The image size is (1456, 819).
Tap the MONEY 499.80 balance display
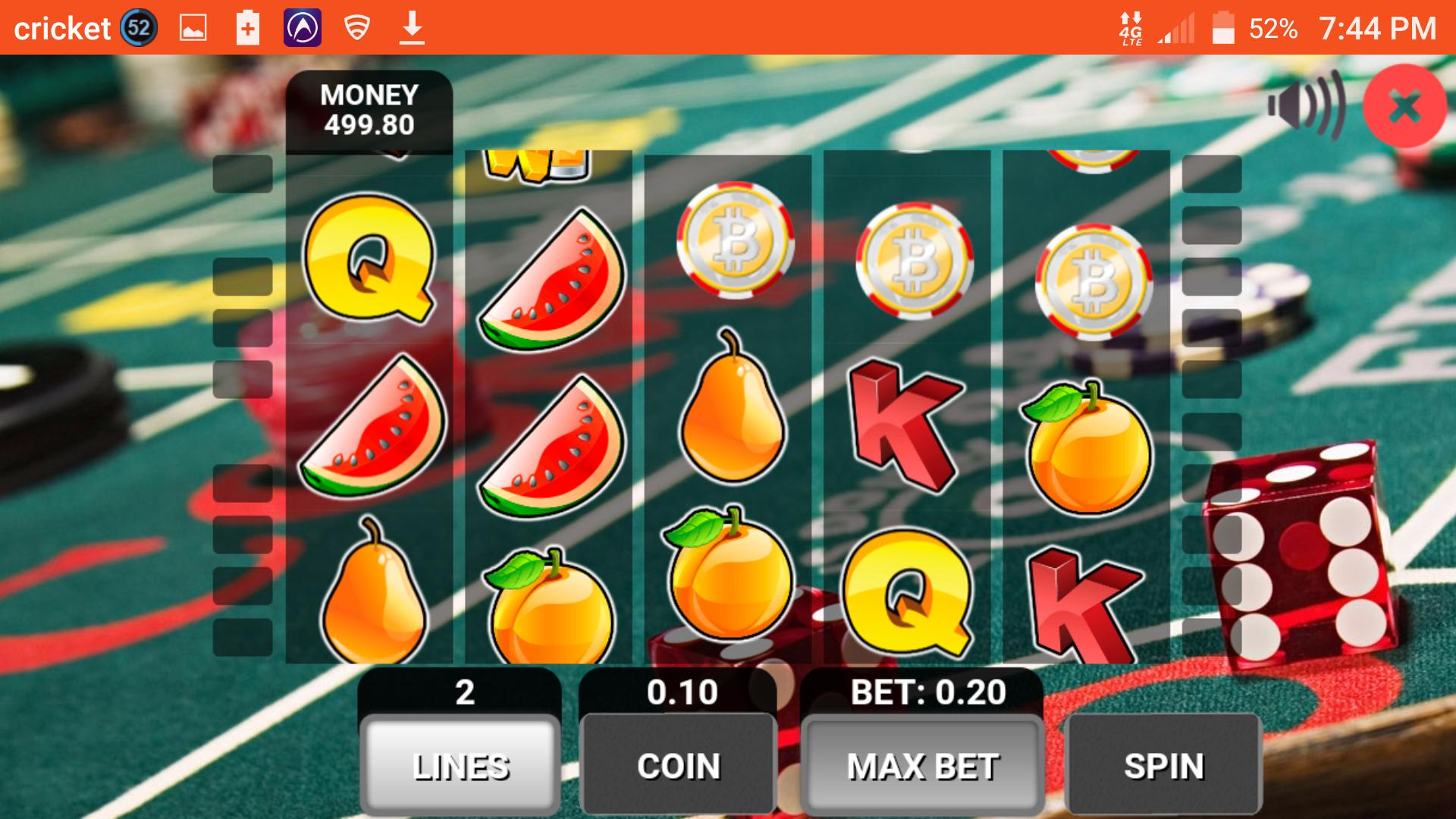[368, 110]
